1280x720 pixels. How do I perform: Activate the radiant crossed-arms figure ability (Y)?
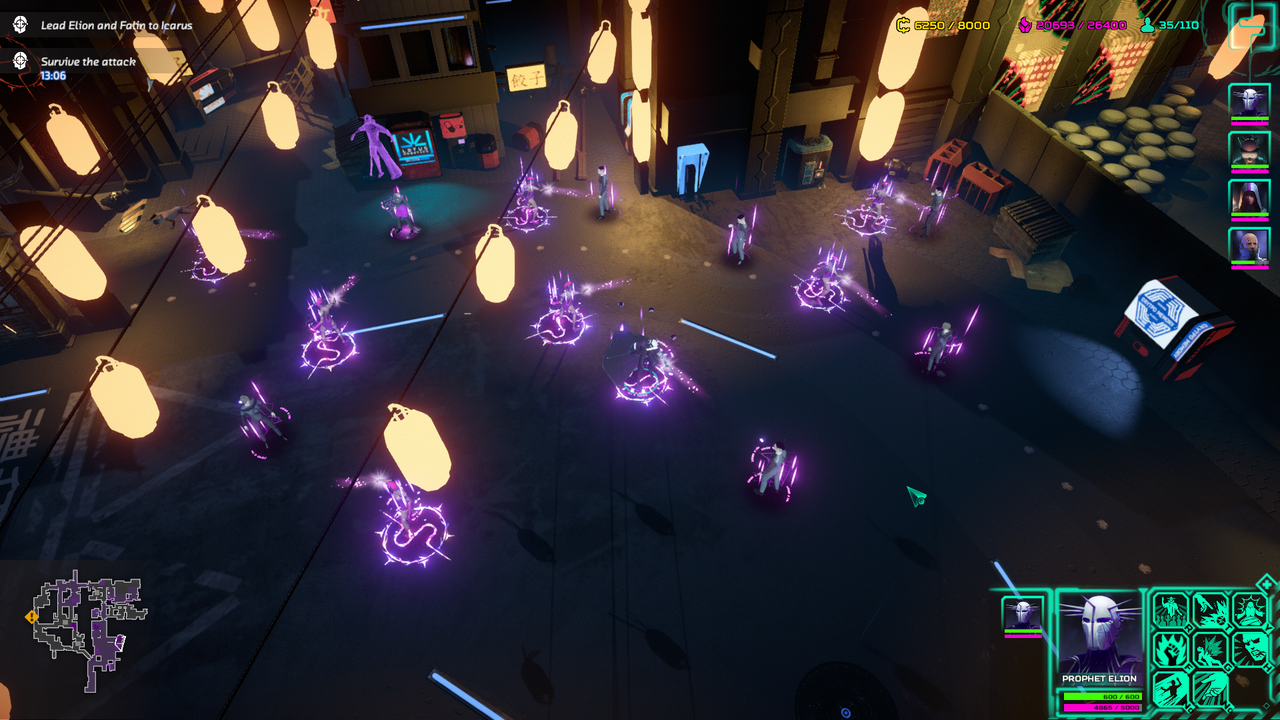1250,609
